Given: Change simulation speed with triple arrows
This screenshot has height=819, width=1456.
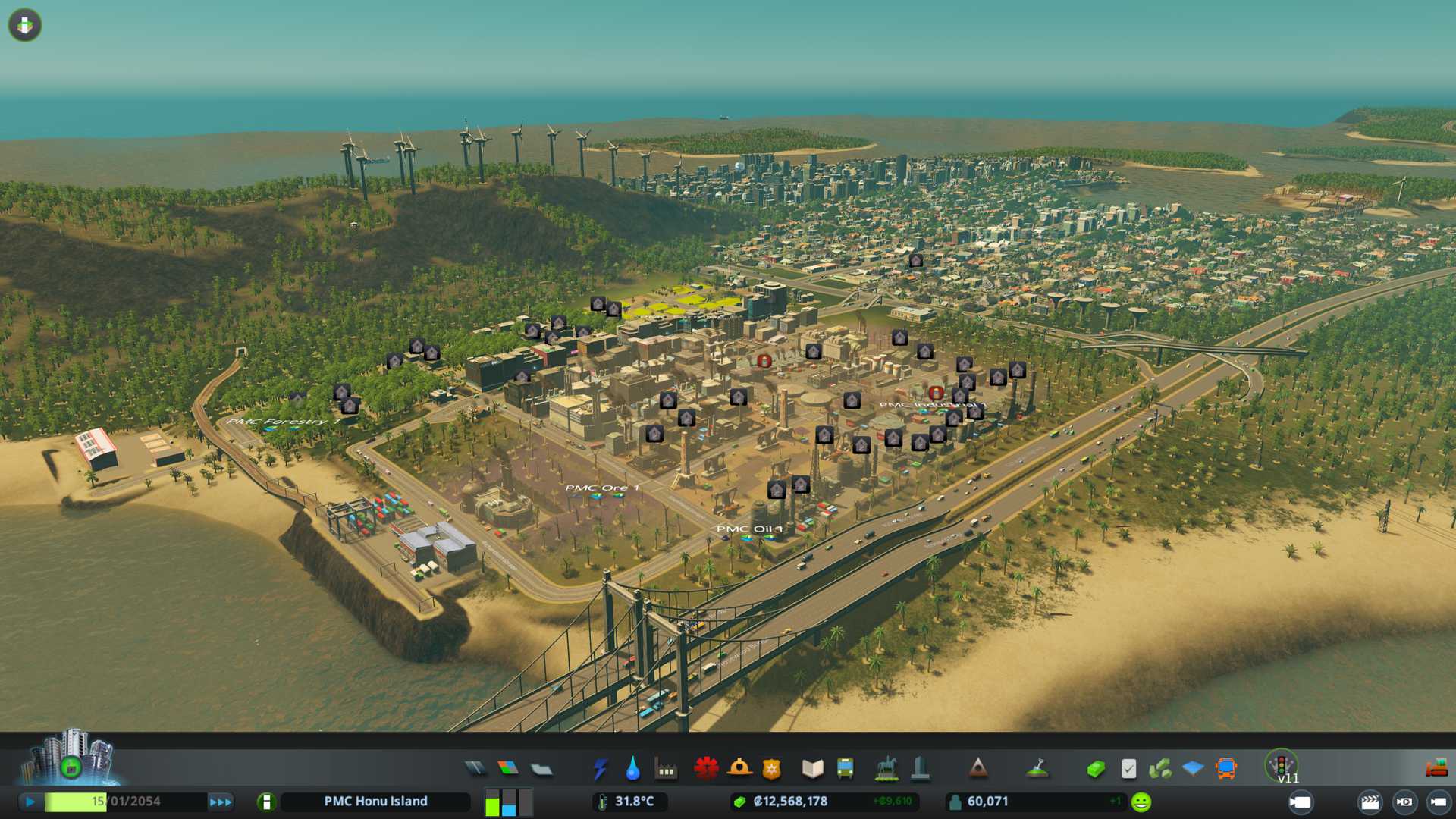Looking at the screenshot, I should pos(221,802).
